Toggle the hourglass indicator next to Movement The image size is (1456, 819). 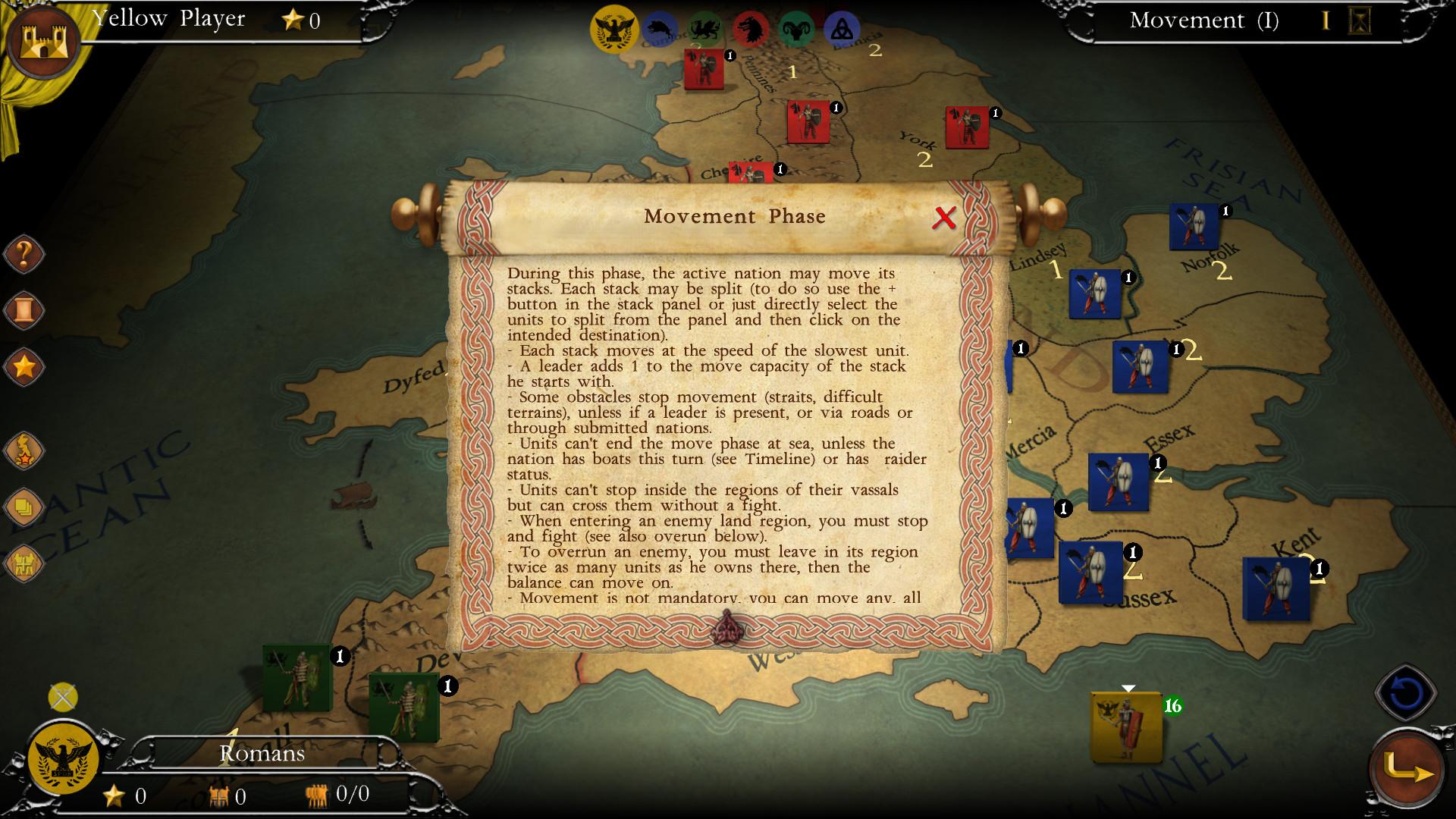point(1360,21)
